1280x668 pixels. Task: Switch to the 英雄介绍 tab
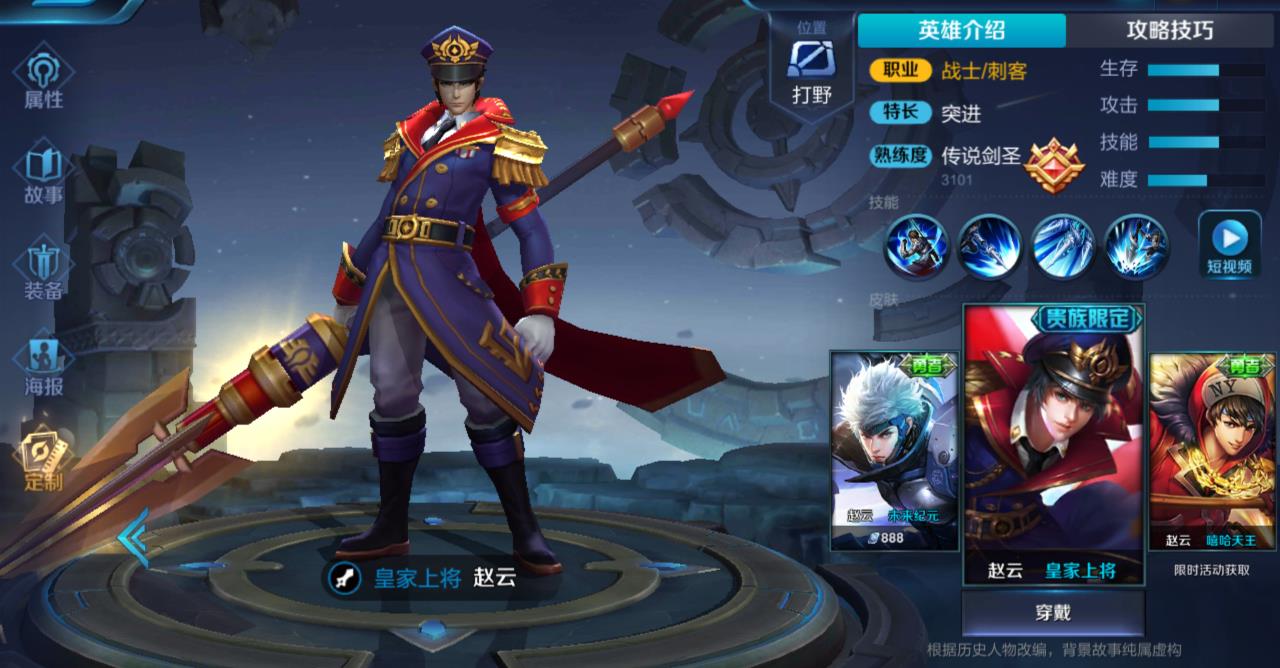point(961,30)
